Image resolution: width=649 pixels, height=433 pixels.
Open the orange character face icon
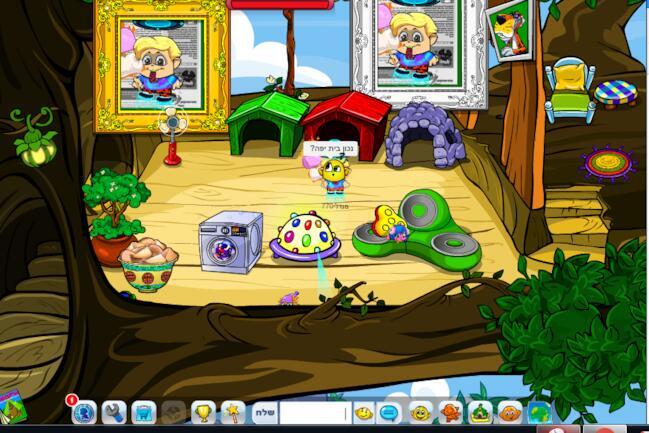tap(510, 412)
